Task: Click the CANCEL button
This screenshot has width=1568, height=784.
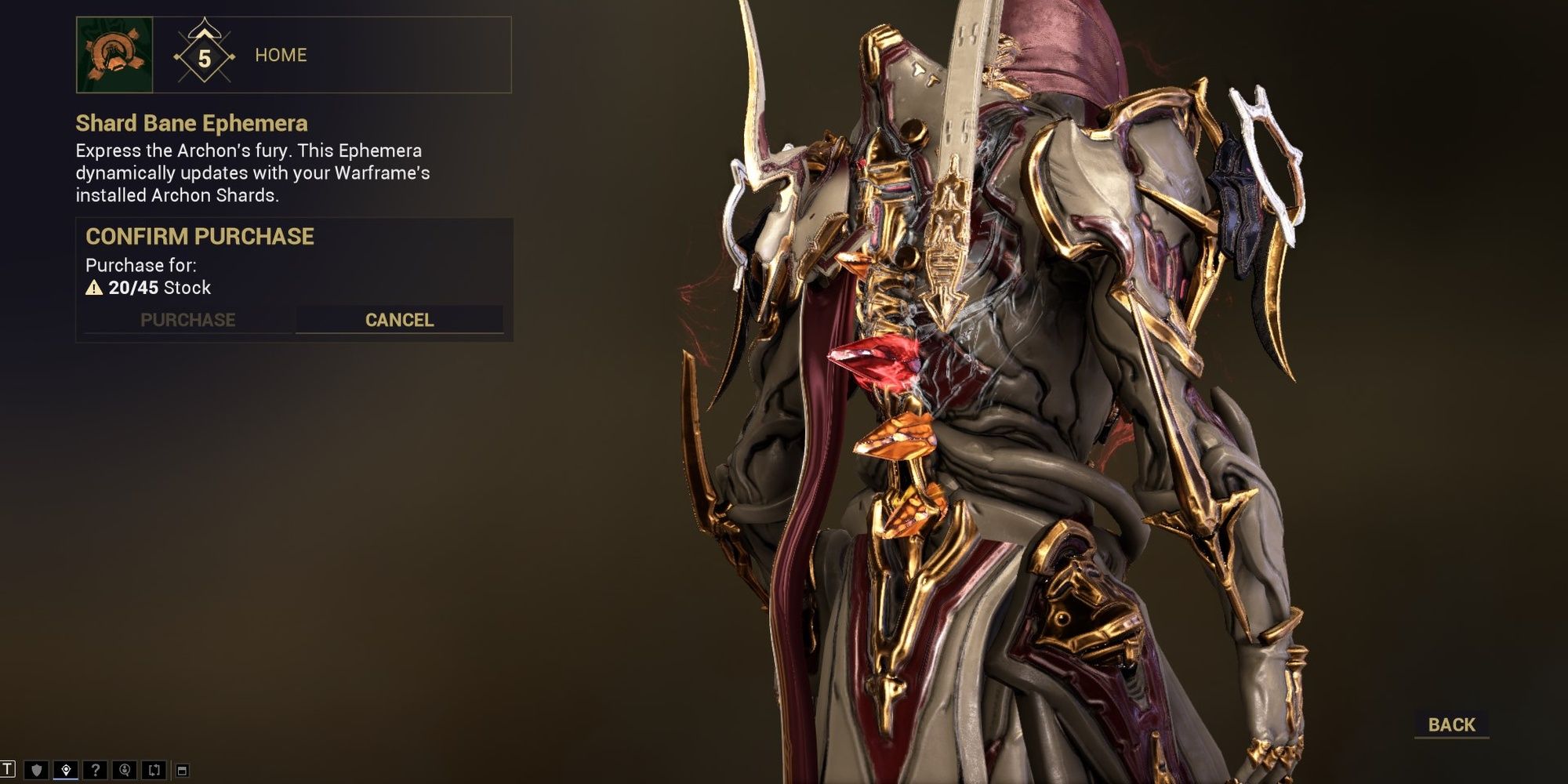Action: 398,320
